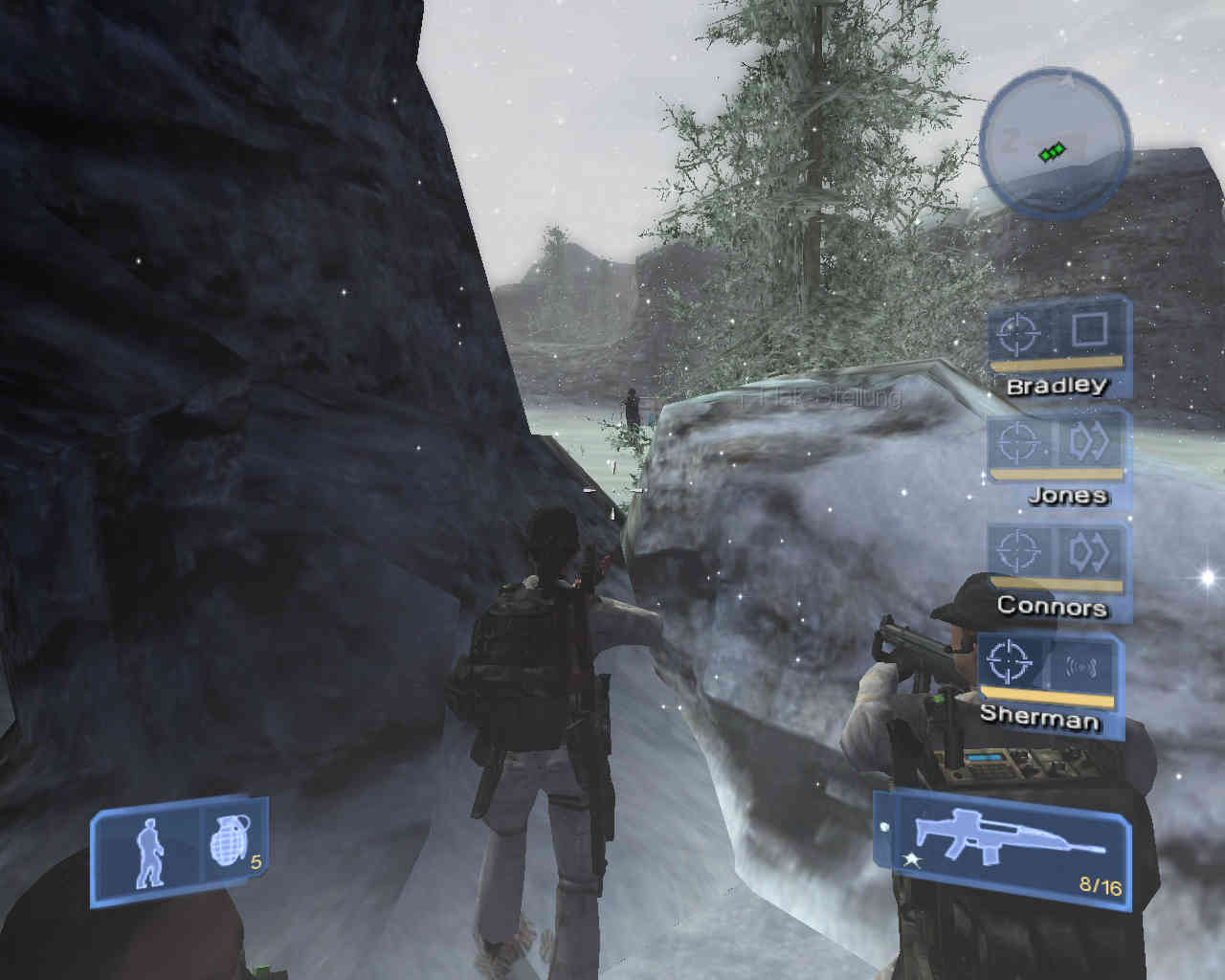Select Bradley's crosshair icon

coord(1018,332)
